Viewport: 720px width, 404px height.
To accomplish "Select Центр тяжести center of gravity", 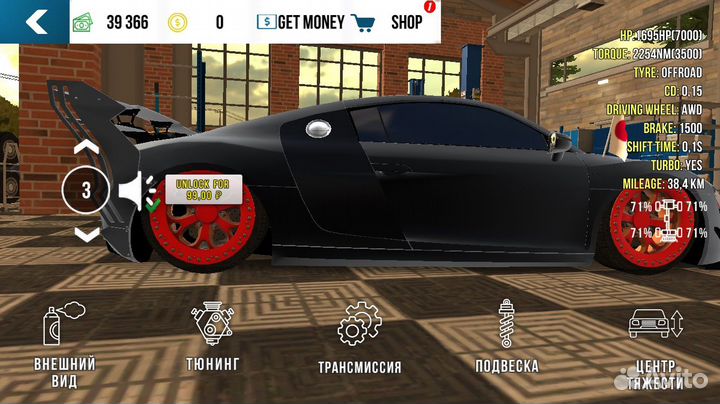I will [655, 345].
